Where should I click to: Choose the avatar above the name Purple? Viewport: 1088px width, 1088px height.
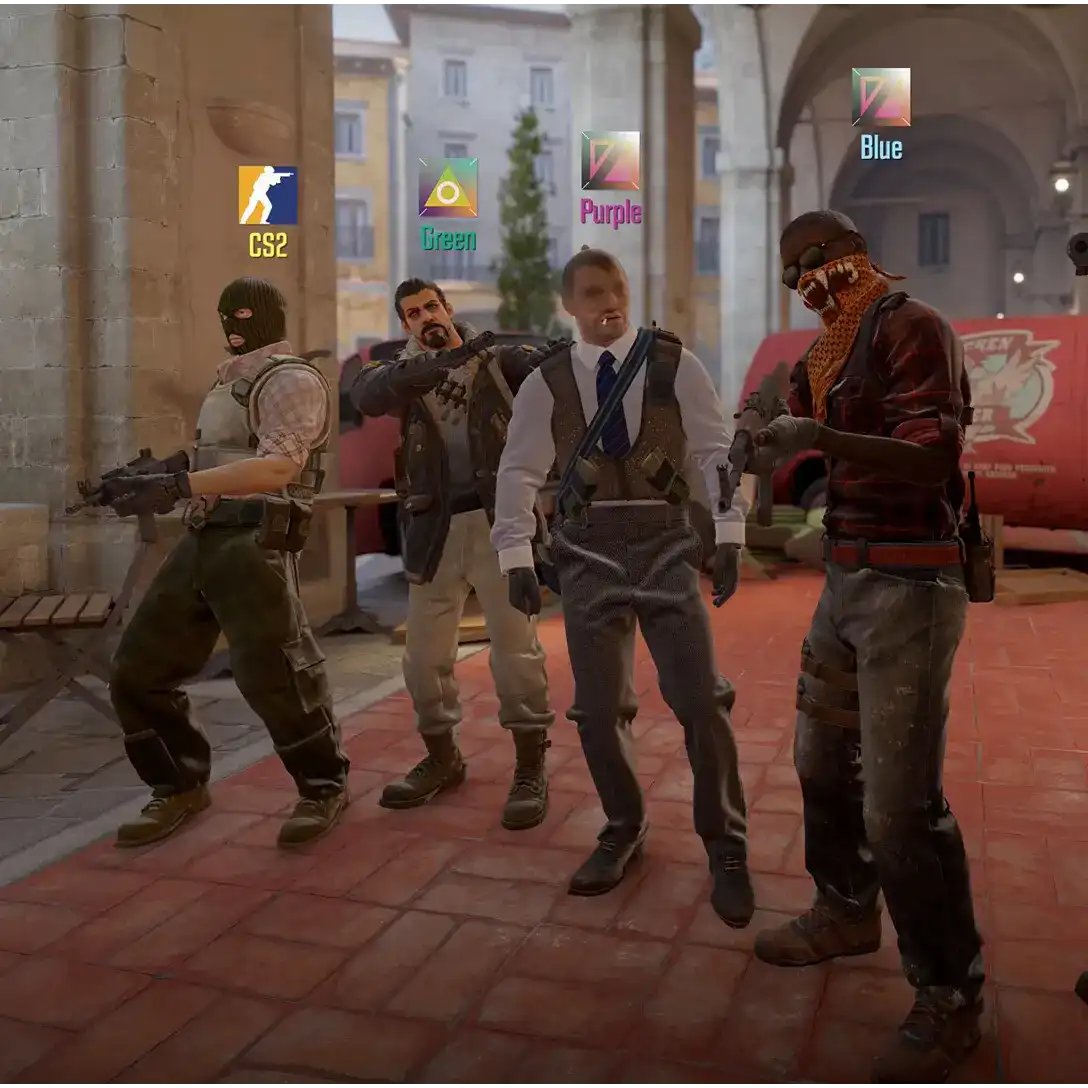[x=610, y=160]
